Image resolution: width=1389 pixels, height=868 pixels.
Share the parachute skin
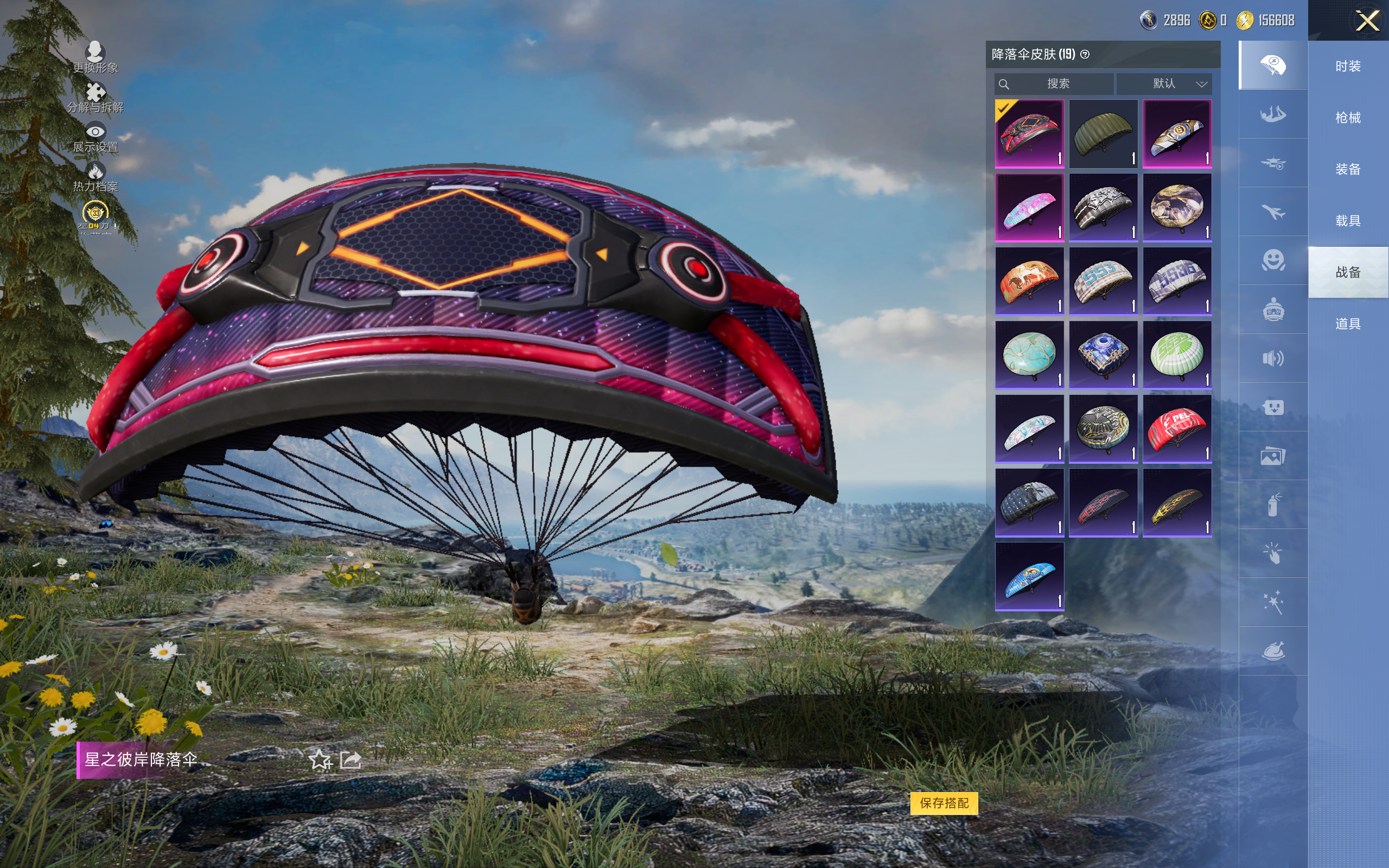(x=351, y=760)
